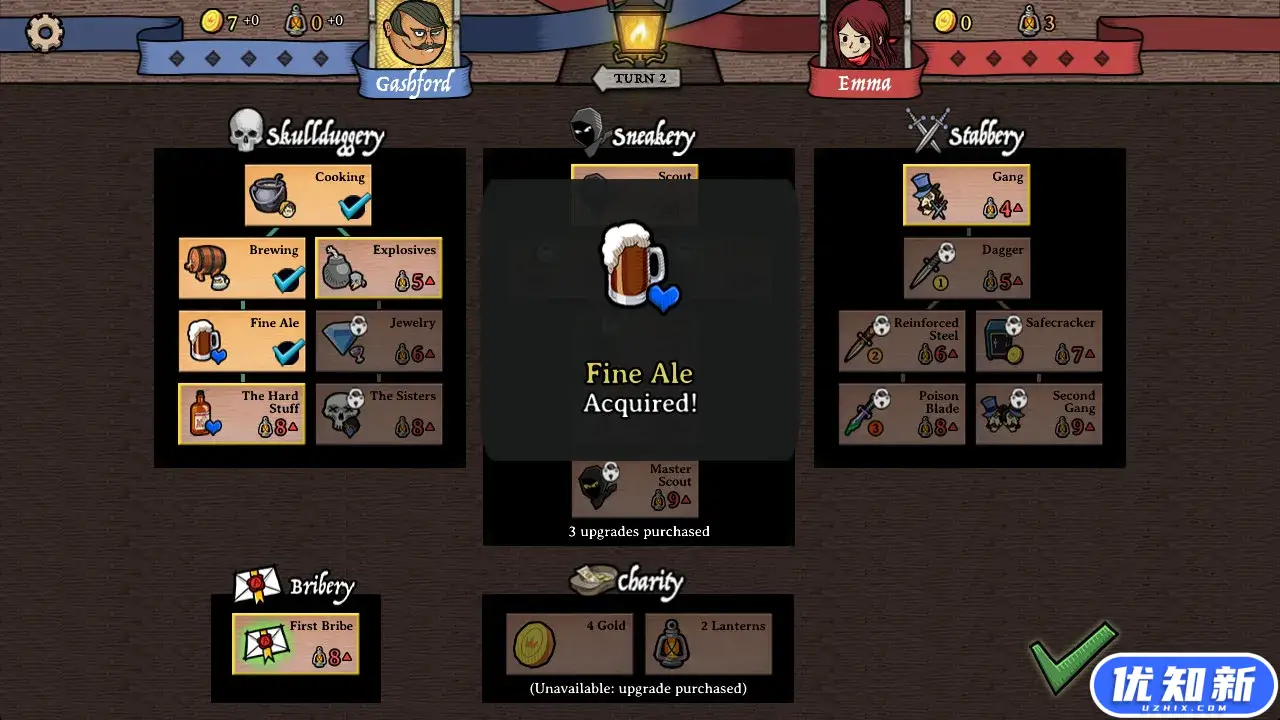Viewport: 1280px width, 720px height.
Task: Pick the Safecracker upgrade
Action: click(1039, 341)
